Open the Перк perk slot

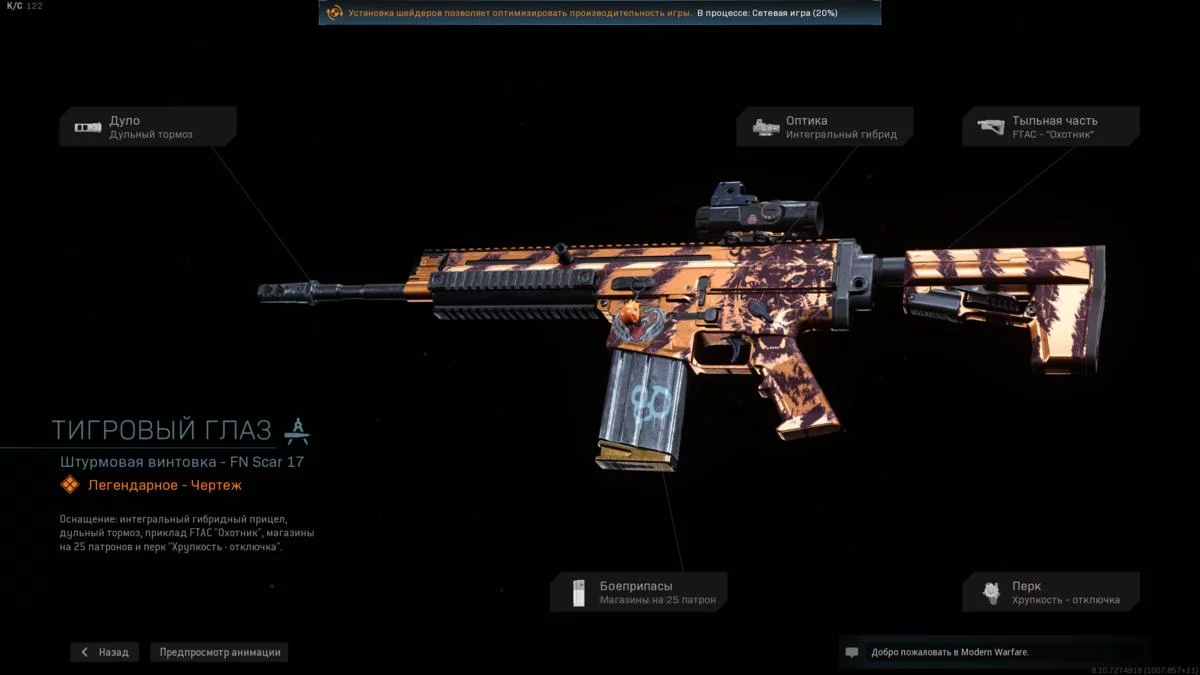(1051, 592)
